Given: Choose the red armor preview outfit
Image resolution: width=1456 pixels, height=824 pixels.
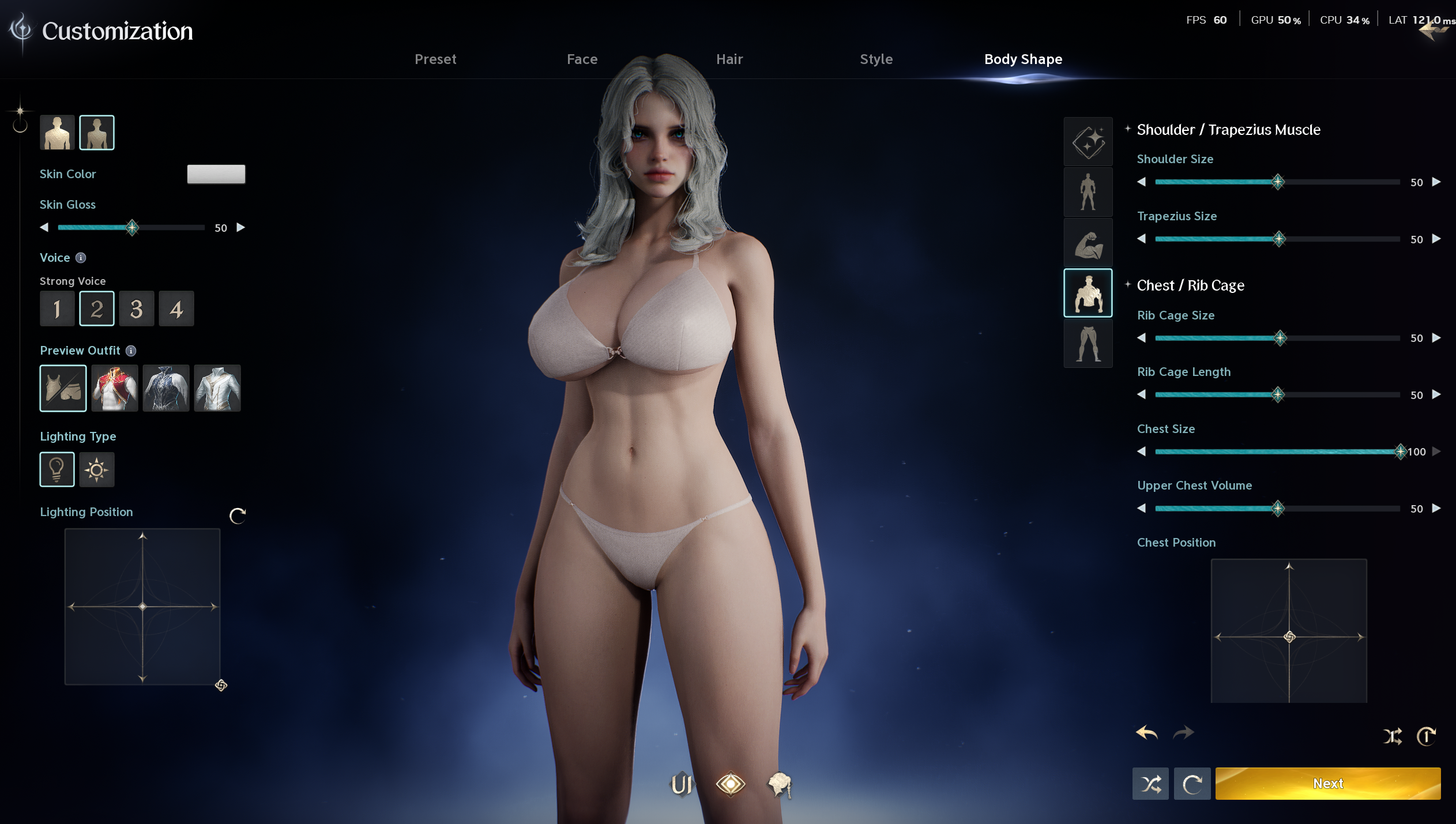Looking at the screenshot, I should click(x=115, y=388).
